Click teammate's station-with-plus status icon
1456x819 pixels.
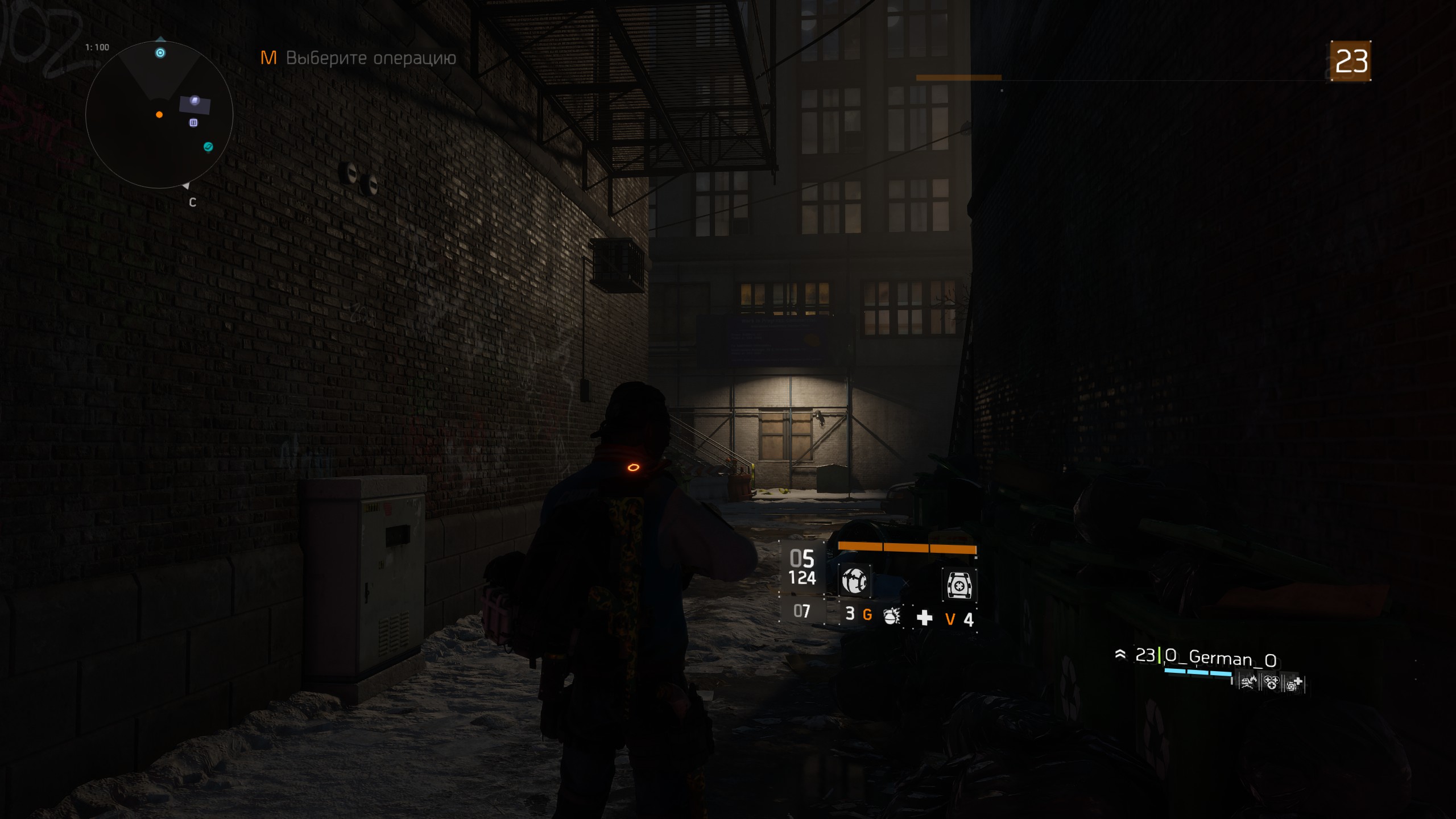point(1294,683)
